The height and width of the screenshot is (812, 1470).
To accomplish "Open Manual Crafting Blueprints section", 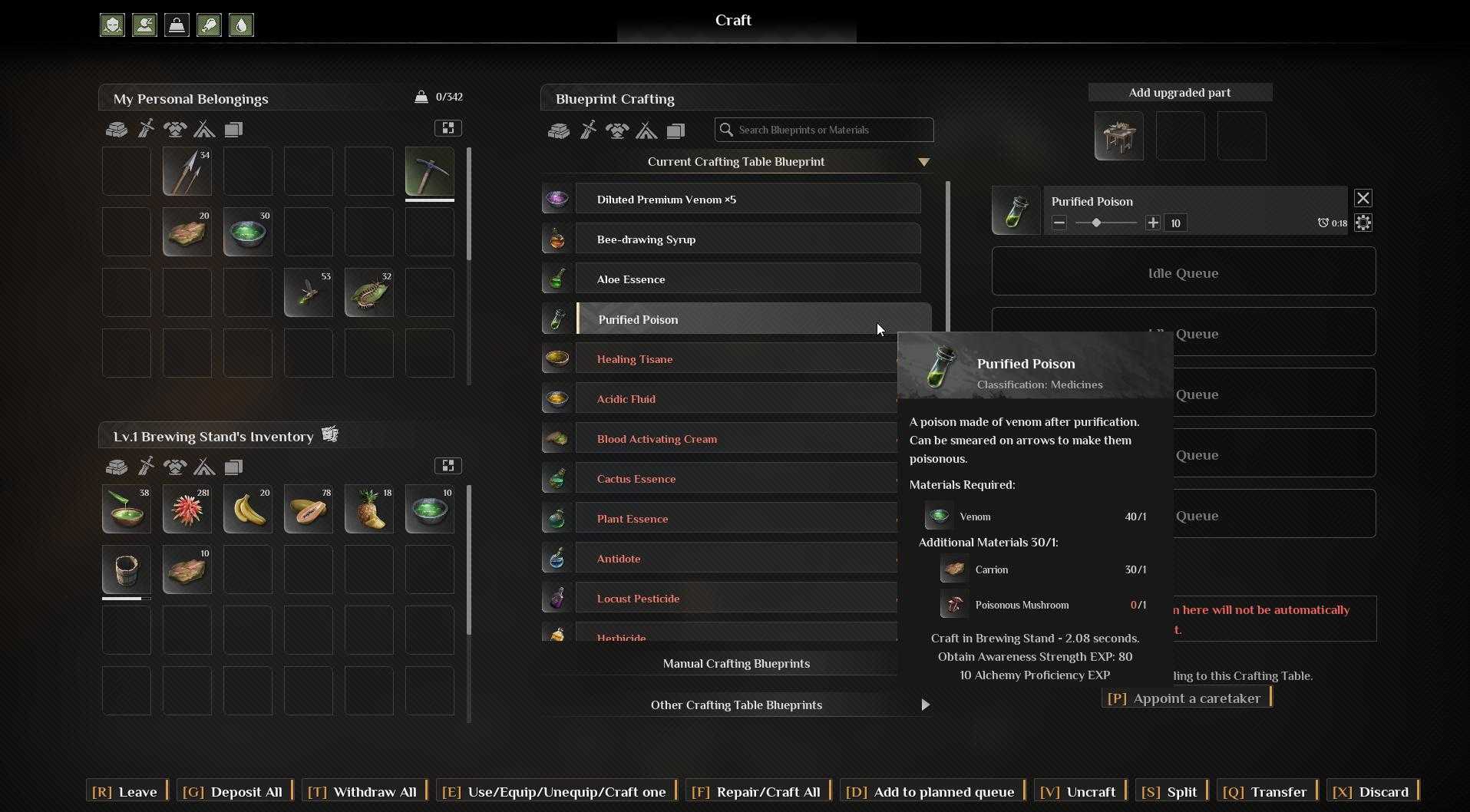I will 735,664.
